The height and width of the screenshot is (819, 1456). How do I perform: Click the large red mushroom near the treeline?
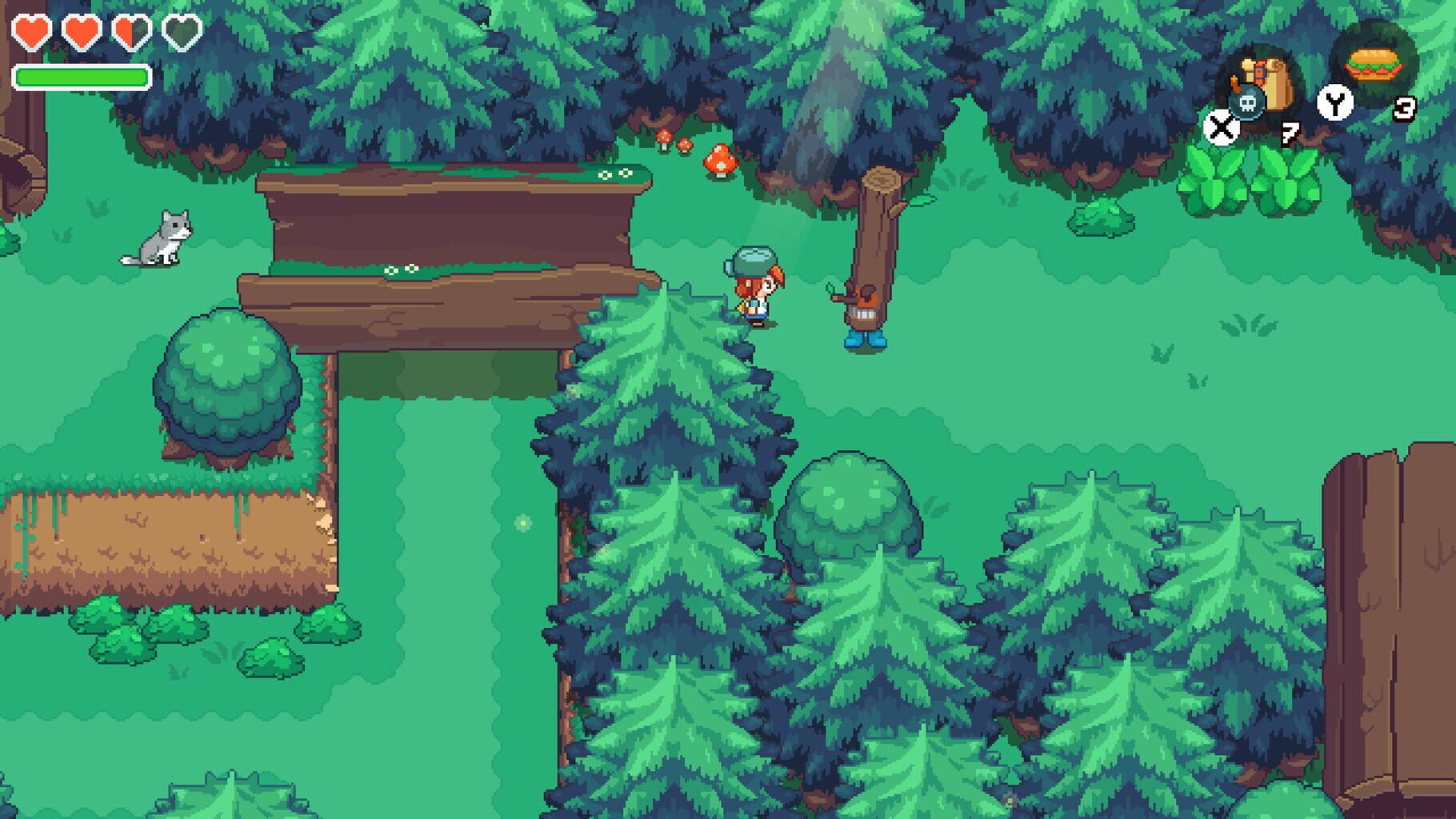click(718, 158)
